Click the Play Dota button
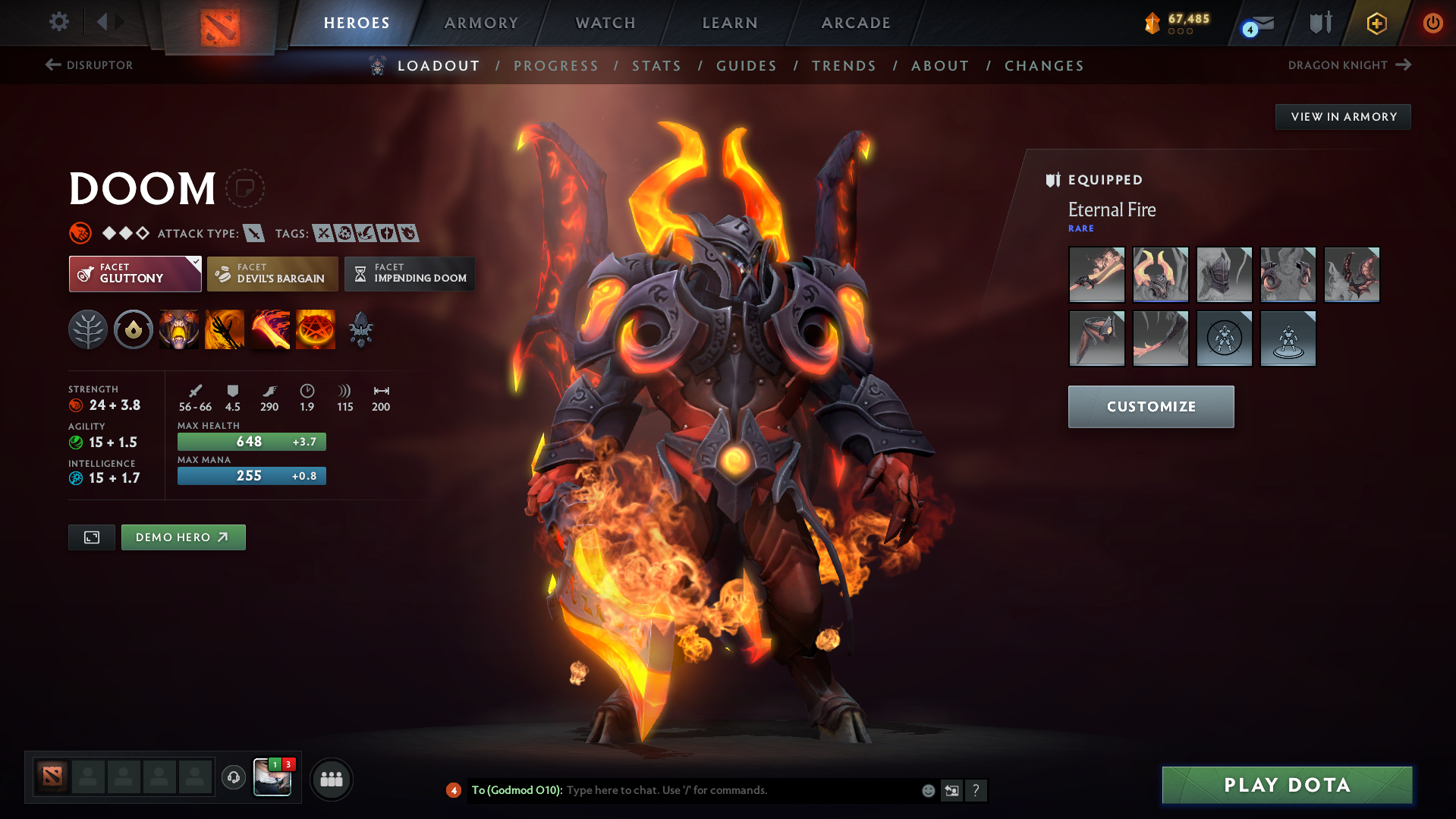 pyautogui.click(x=1287, y=785)
